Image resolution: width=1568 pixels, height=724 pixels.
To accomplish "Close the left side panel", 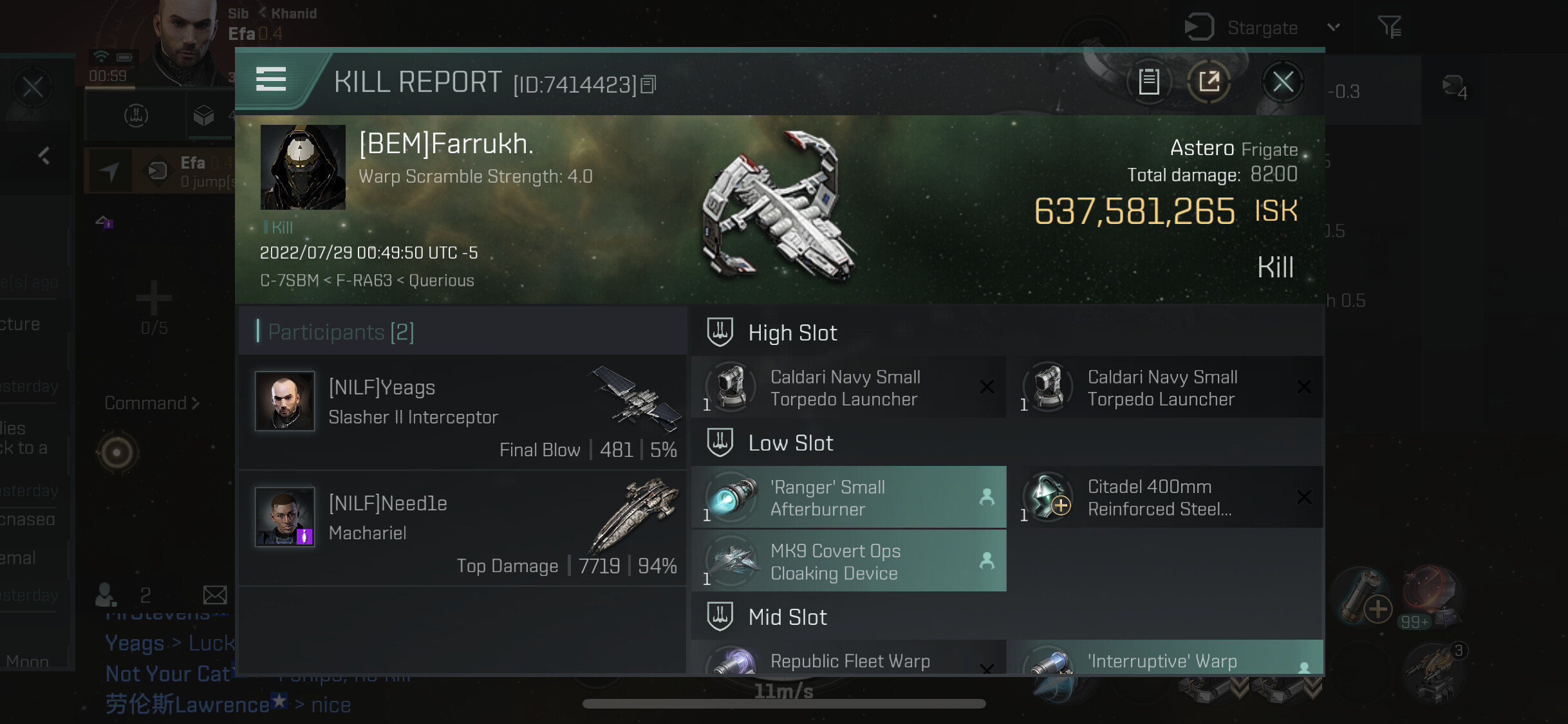I will pyautogui.click(x=33, y=87).
